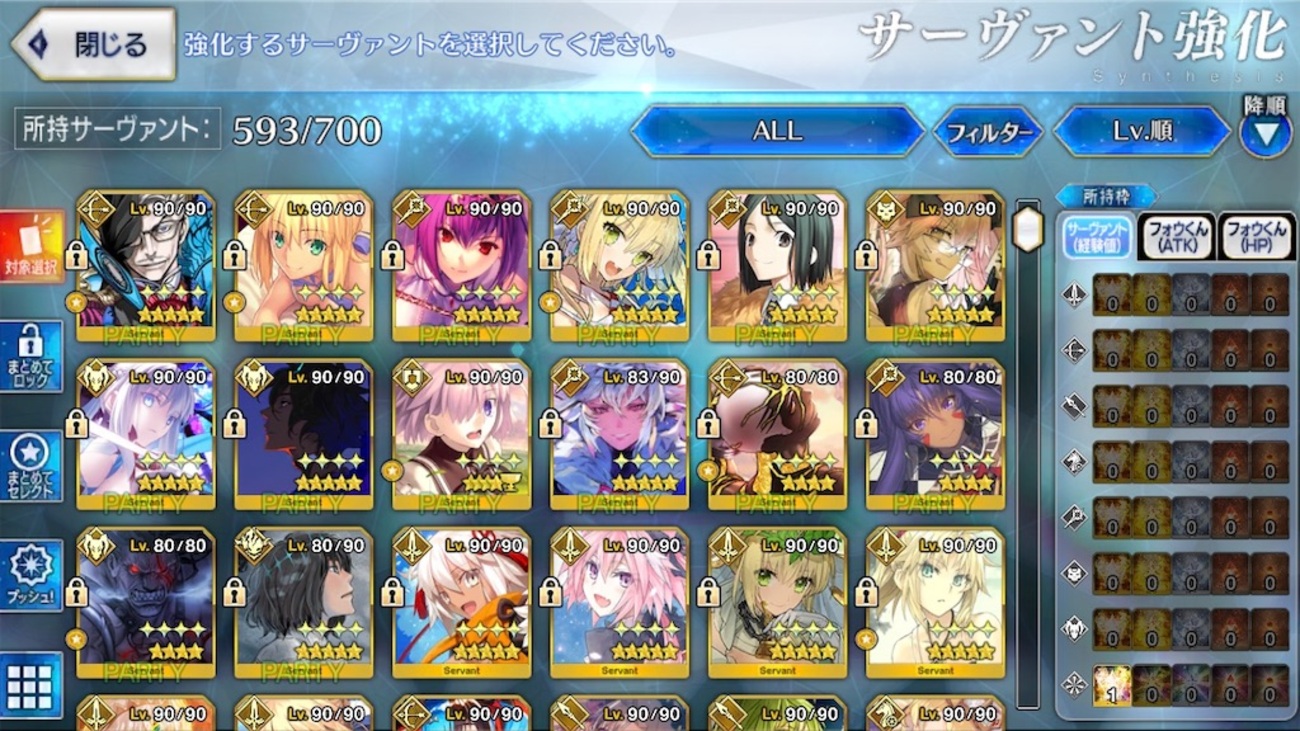Select the gold ember slot showing 1
The width and height of the screenshot is (1300, 731).
pyautogui.click(x=1111, y=686)
